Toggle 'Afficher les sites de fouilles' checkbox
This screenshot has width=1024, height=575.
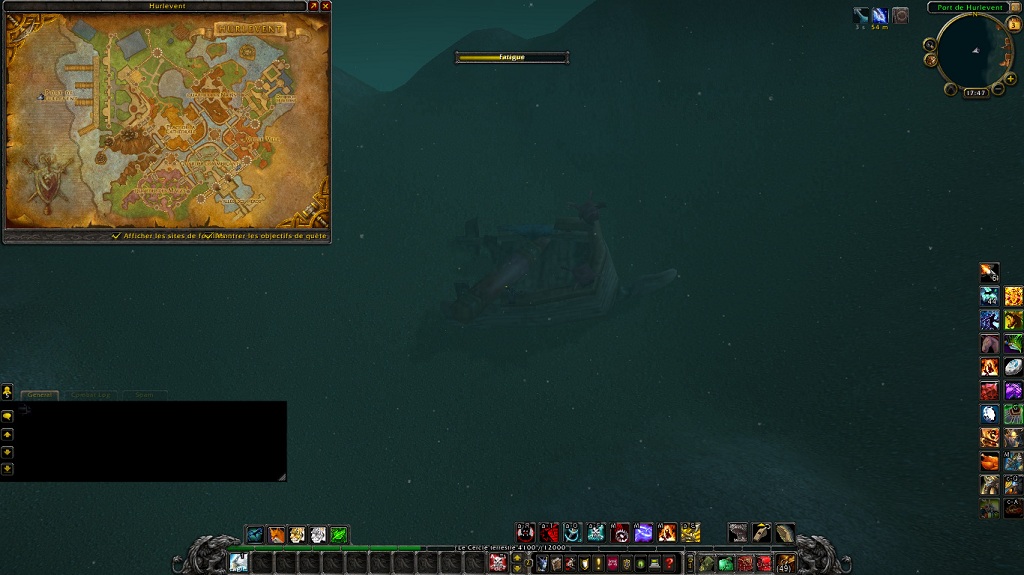coord(116,236)
